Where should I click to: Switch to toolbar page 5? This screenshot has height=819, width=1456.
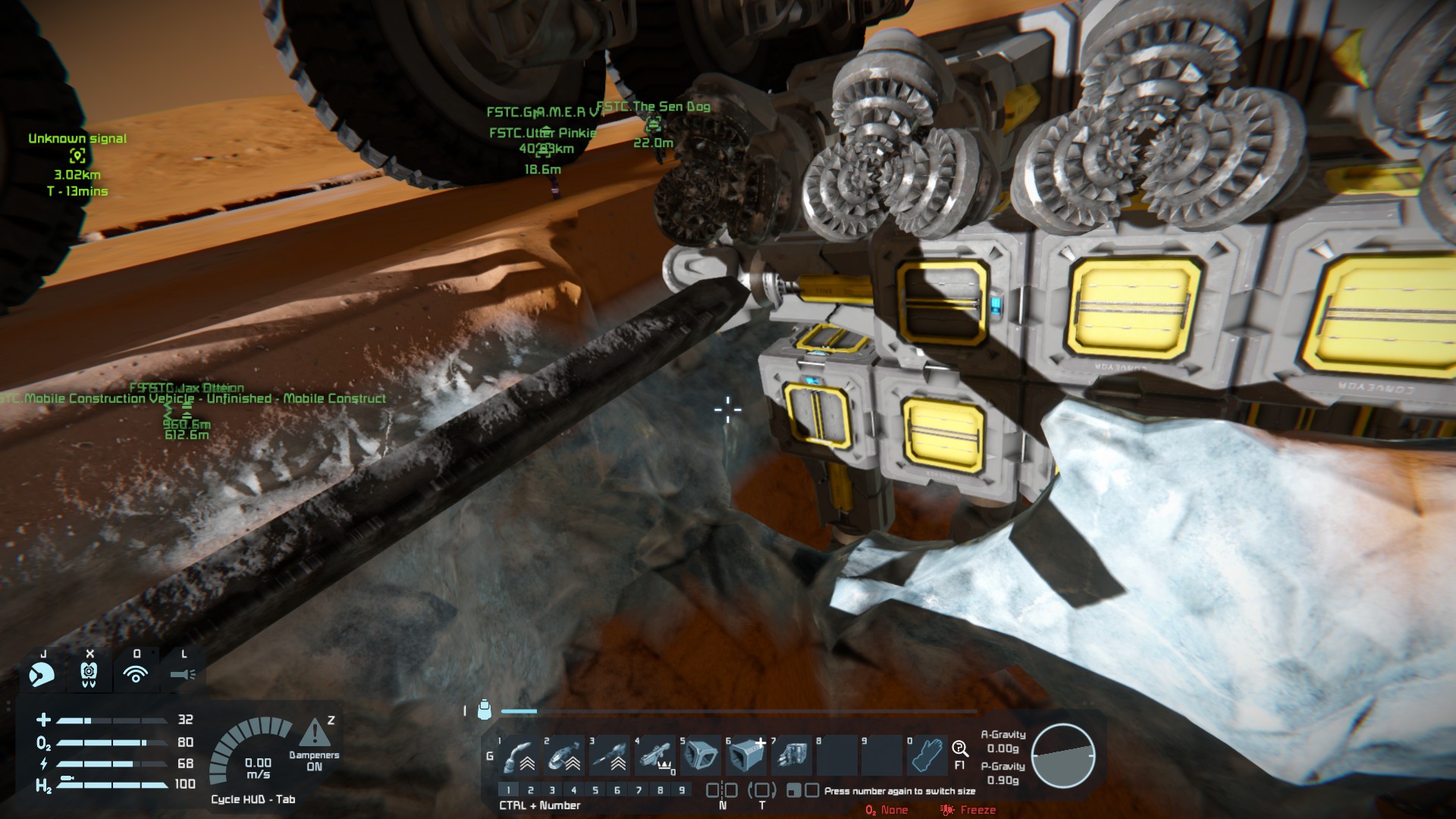tap(595, 790)
